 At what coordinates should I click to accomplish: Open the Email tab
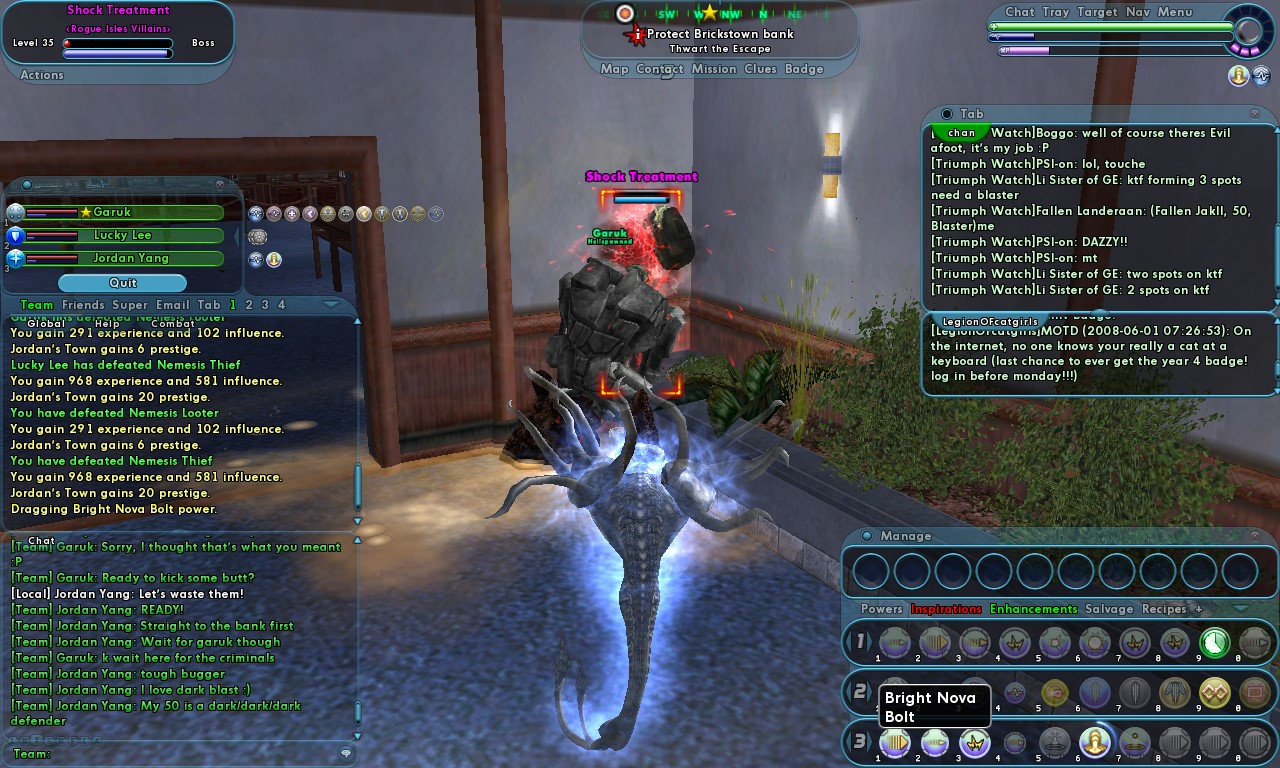[172, 305]
